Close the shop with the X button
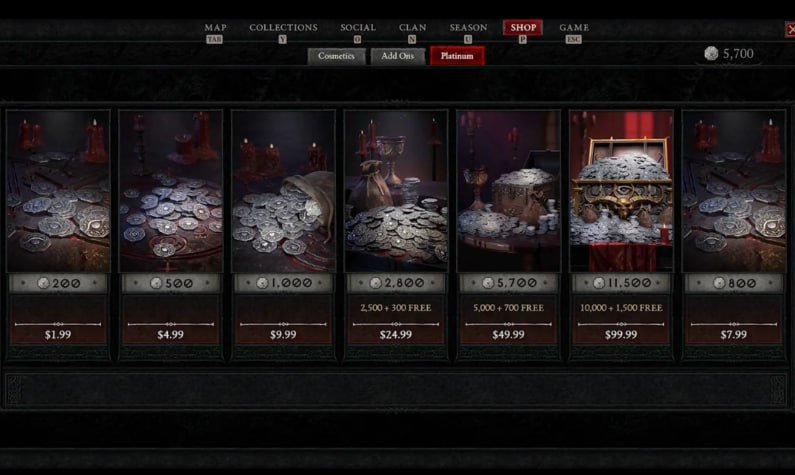This screenshot has width=795, height=475. click(788, 30)
